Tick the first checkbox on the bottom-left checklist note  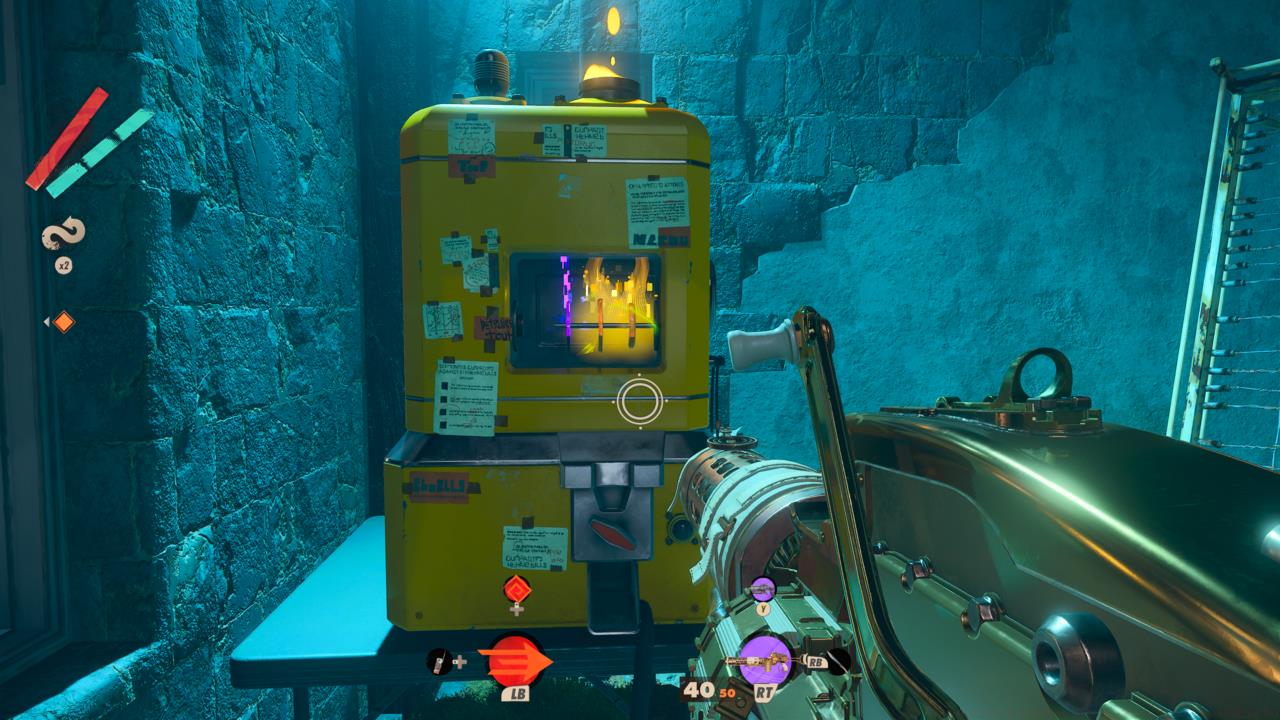click(x=442, y=386)
